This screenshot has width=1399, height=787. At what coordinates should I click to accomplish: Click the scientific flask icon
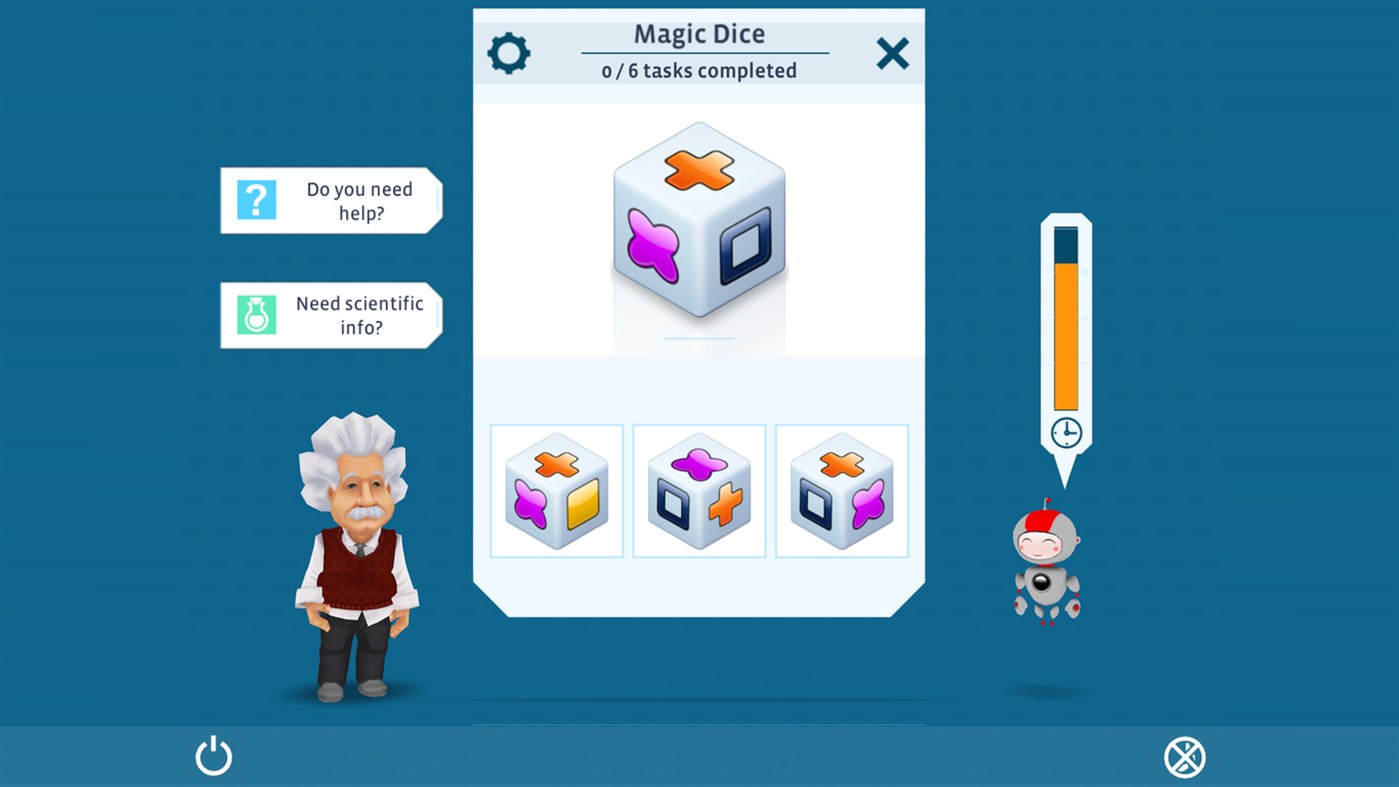coord(256,315)
